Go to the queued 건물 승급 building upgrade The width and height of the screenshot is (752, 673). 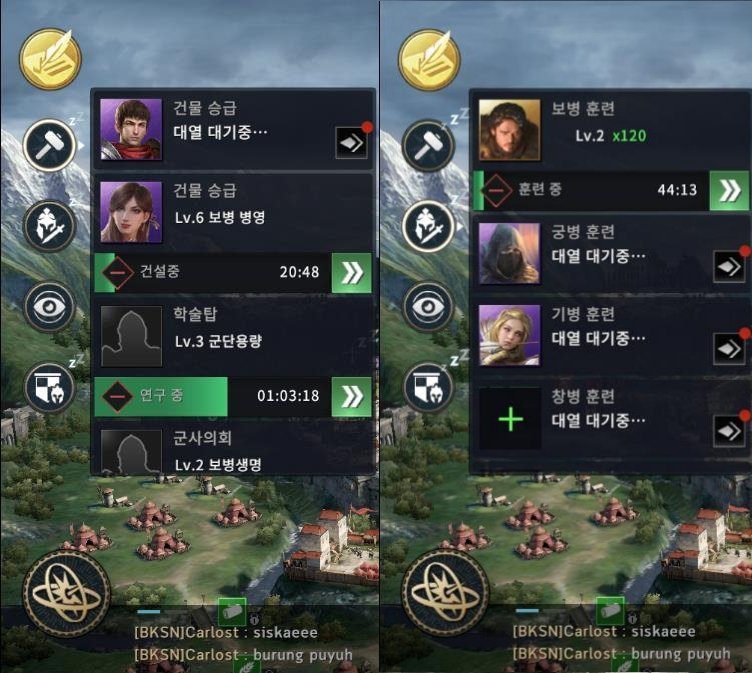pos(351,142)
